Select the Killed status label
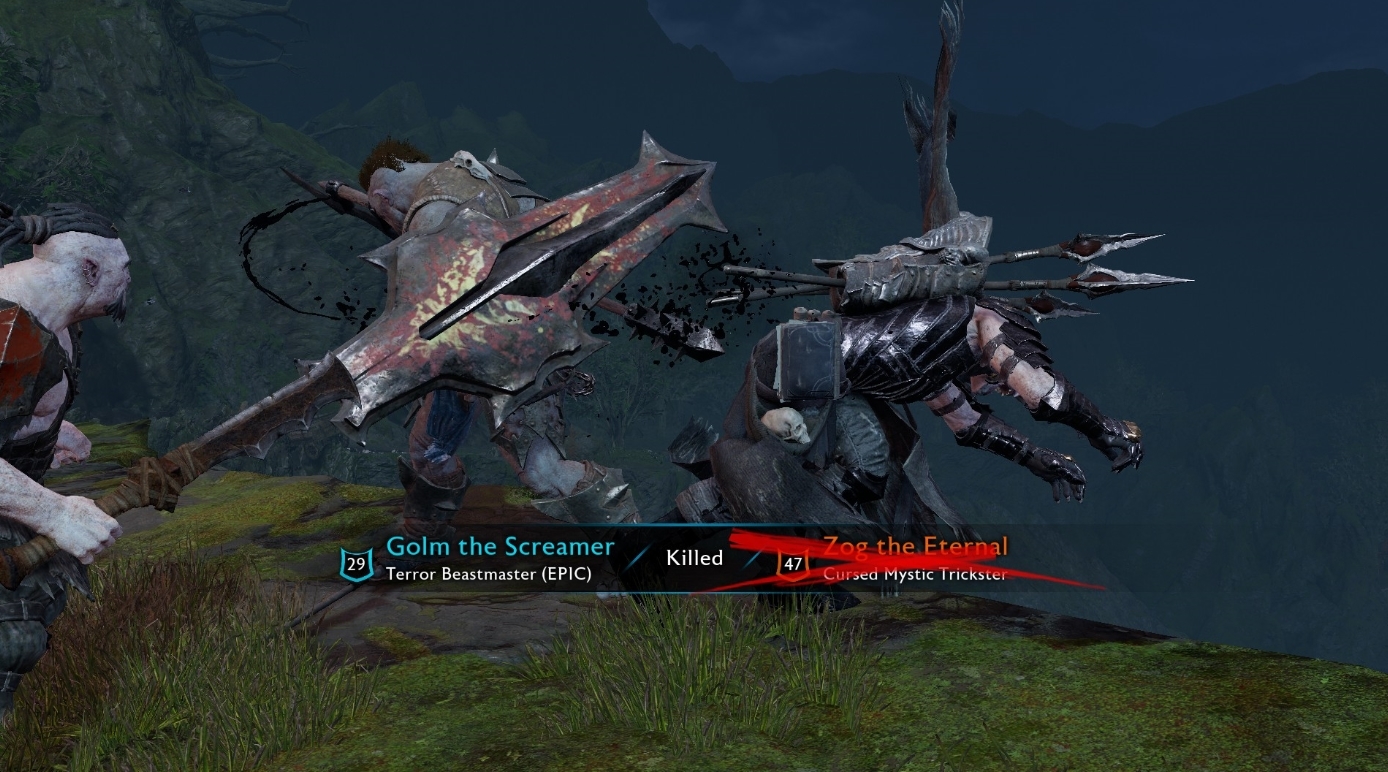 (x=694, y=558)
